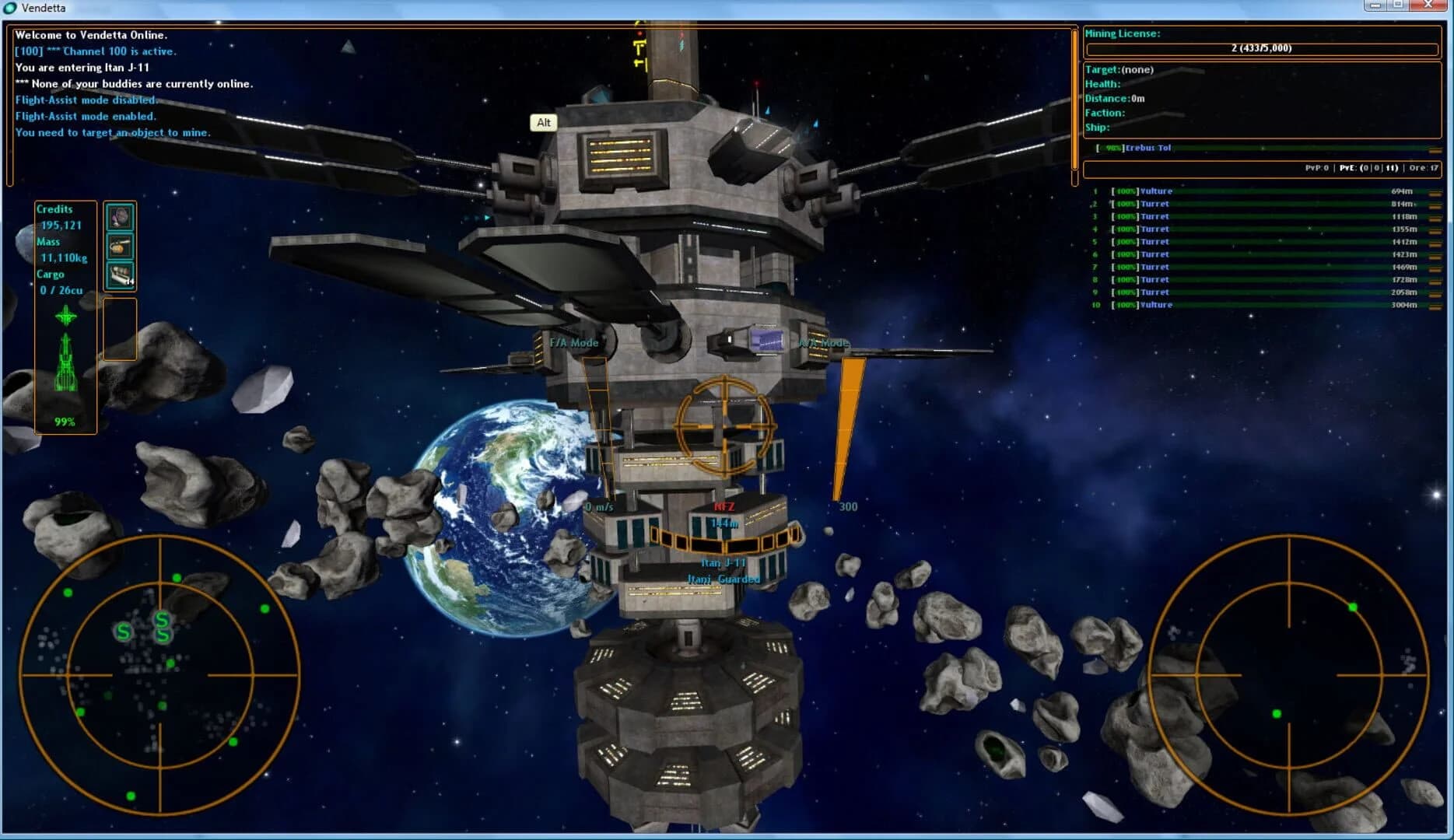This screenshot has height=840, width=1454.
Task: Toggle the Alt mode indicator
Action: tap(543, 122)
